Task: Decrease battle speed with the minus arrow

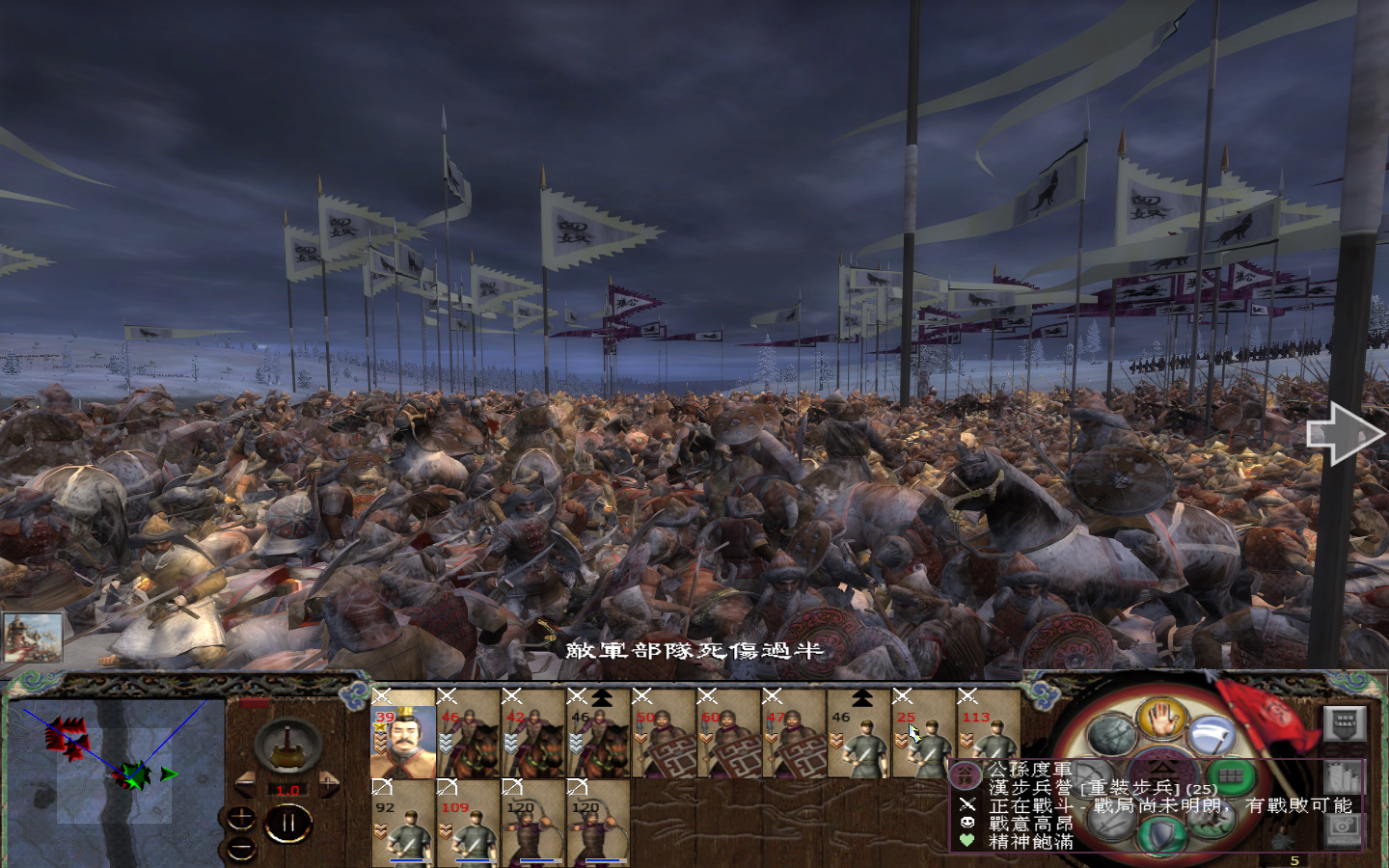Action: coord(247,783)
